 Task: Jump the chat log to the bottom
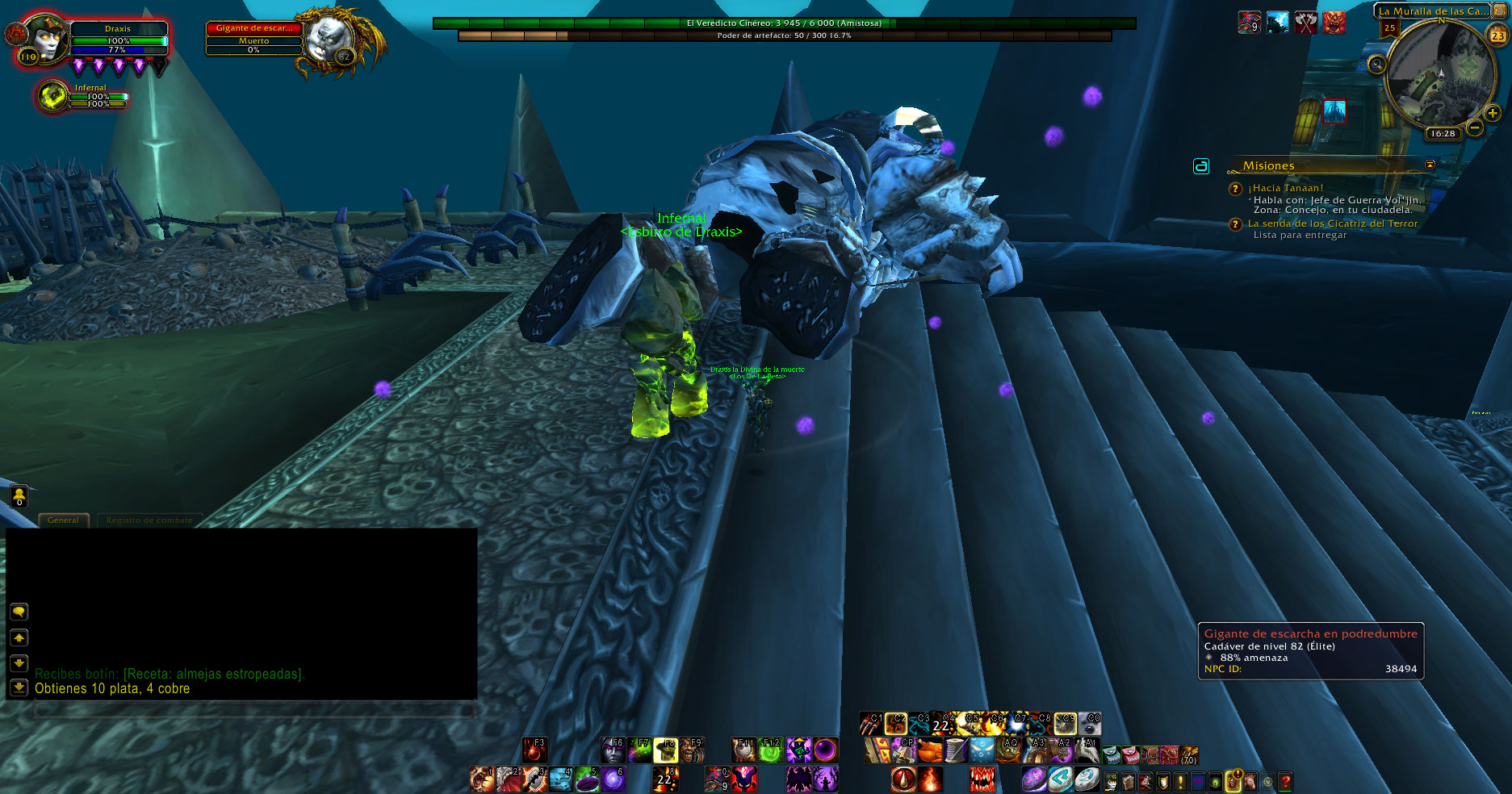click(x=19, y=687)
